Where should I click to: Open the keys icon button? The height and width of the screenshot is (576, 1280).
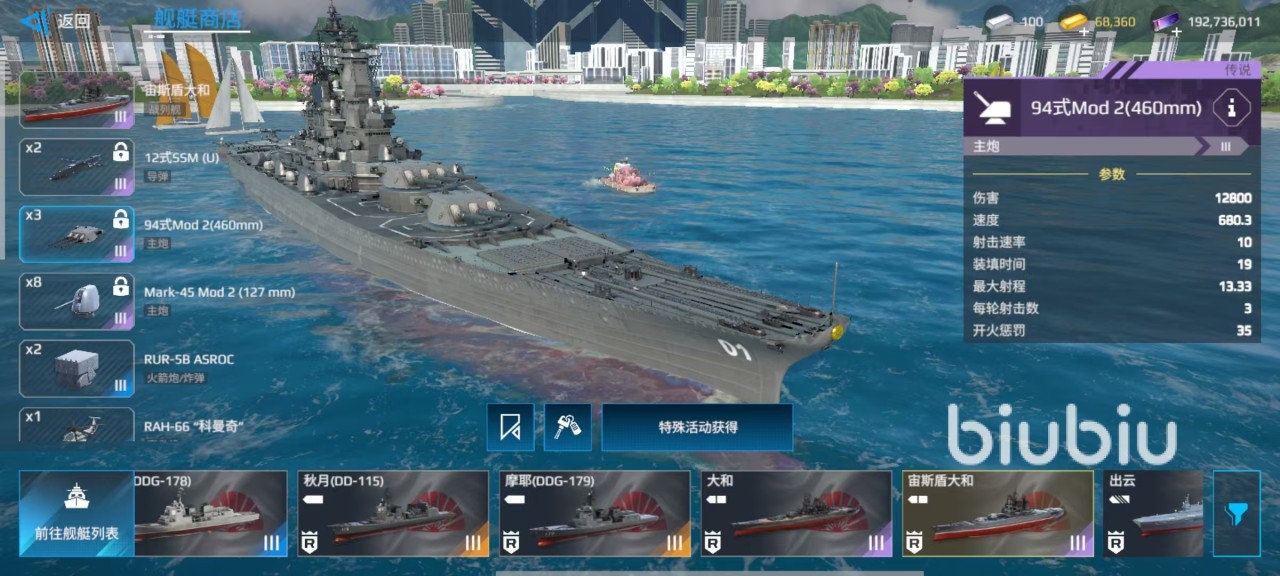pos(567,427)
